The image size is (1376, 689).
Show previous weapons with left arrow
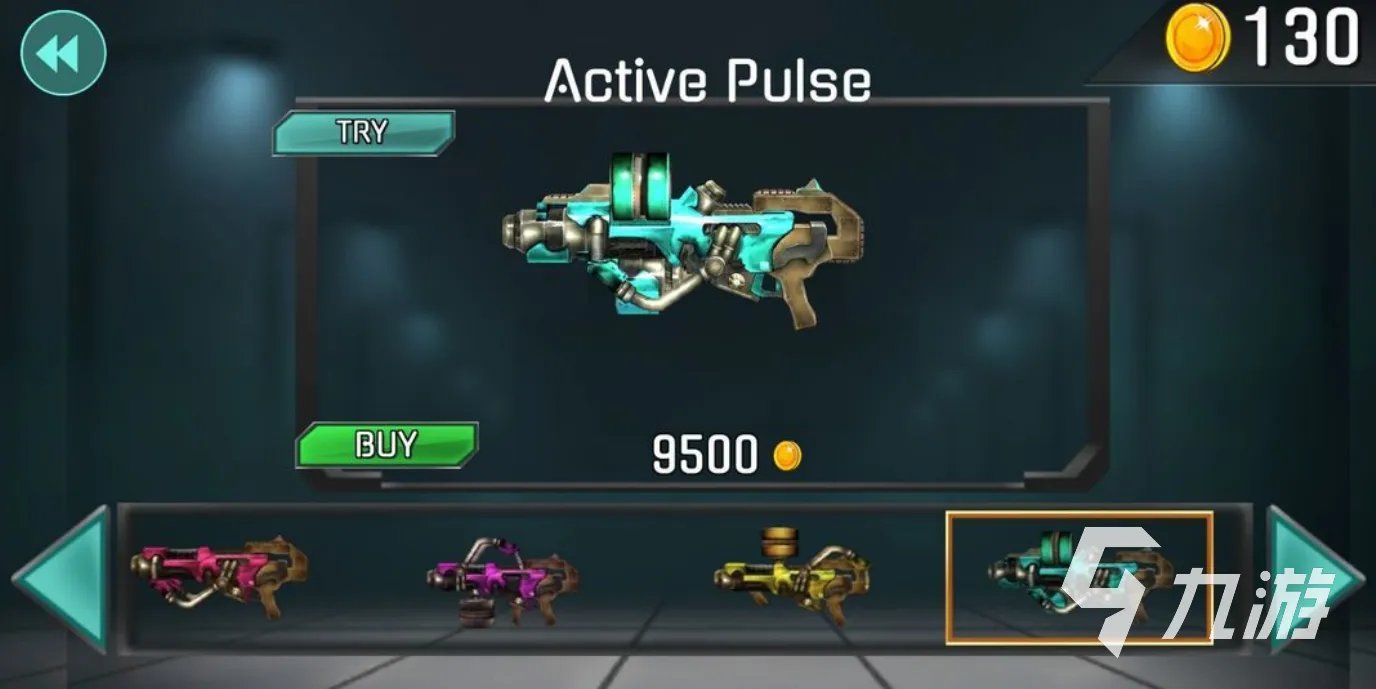pos(63,578)
